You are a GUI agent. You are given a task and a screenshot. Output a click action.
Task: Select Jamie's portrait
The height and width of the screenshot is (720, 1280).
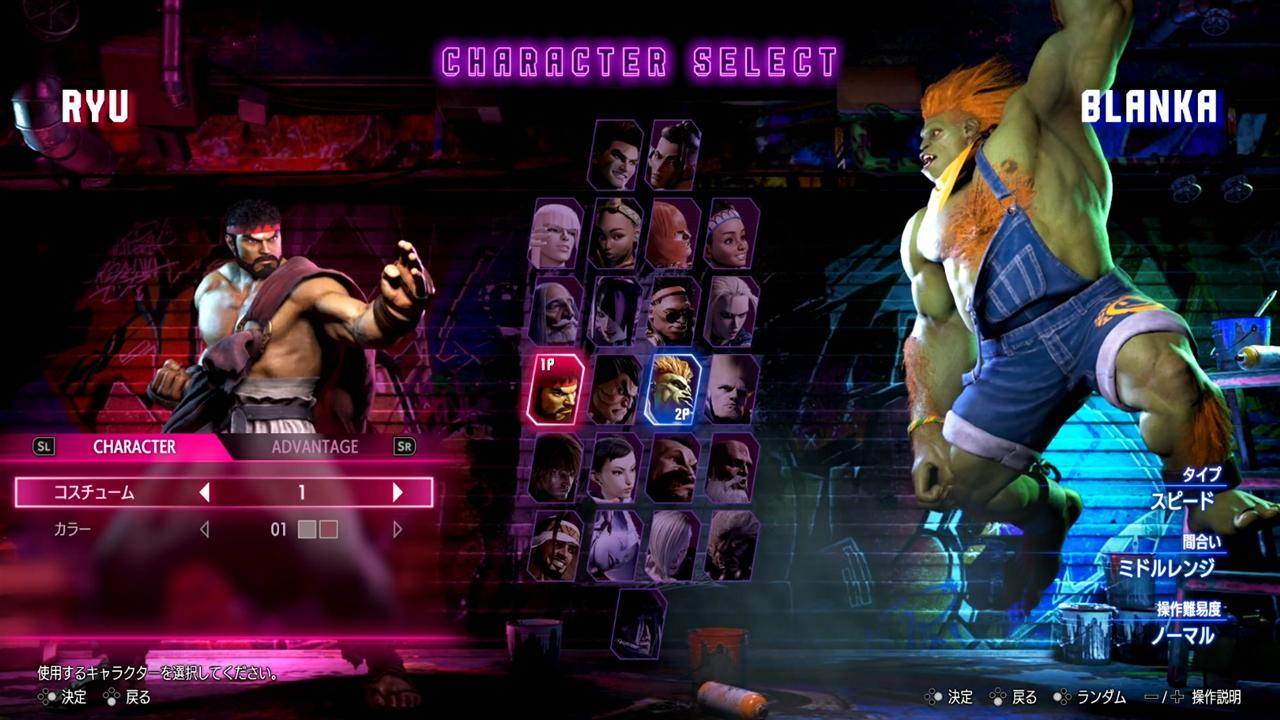coord(673,155)
